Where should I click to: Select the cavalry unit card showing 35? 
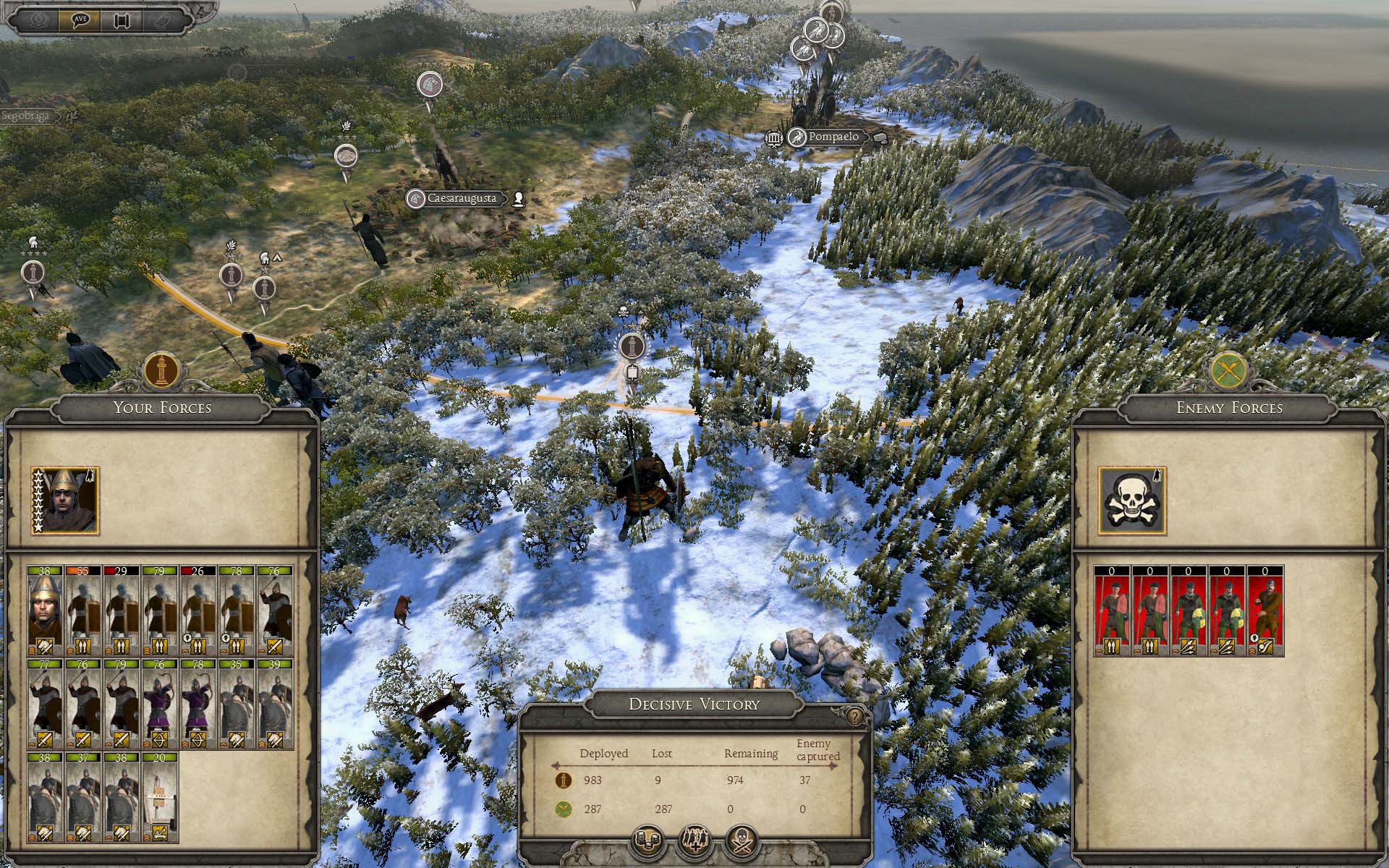point(236,704)
